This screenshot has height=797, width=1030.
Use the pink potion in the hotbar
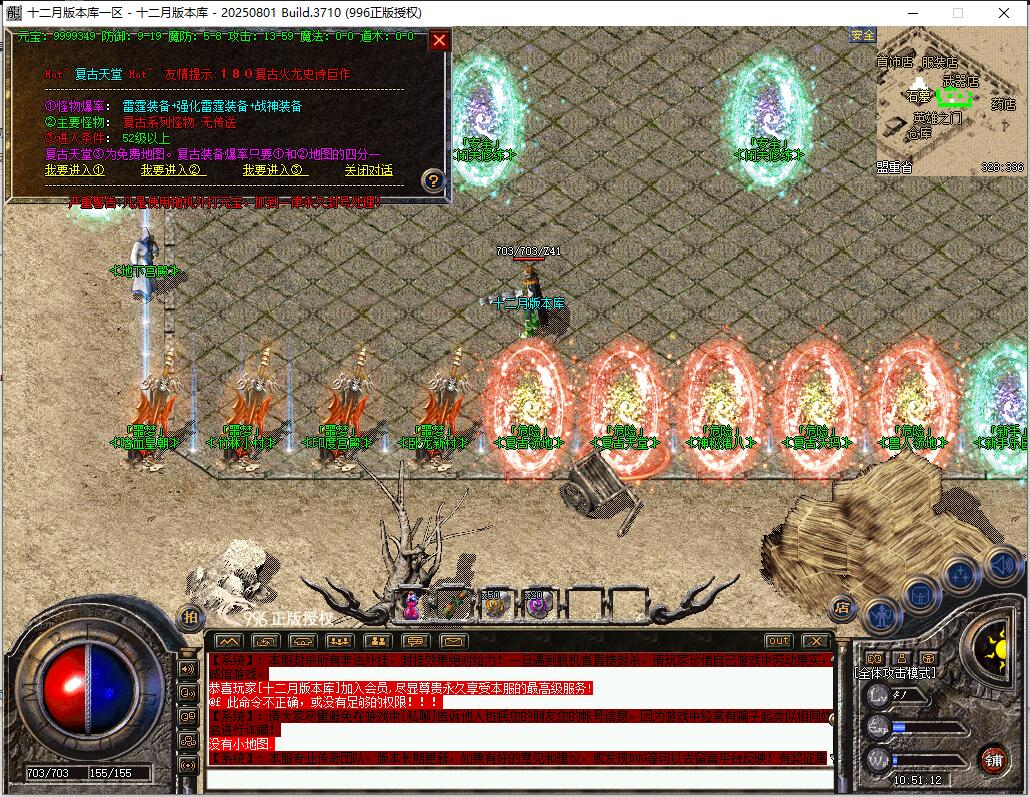click(411, 603)
